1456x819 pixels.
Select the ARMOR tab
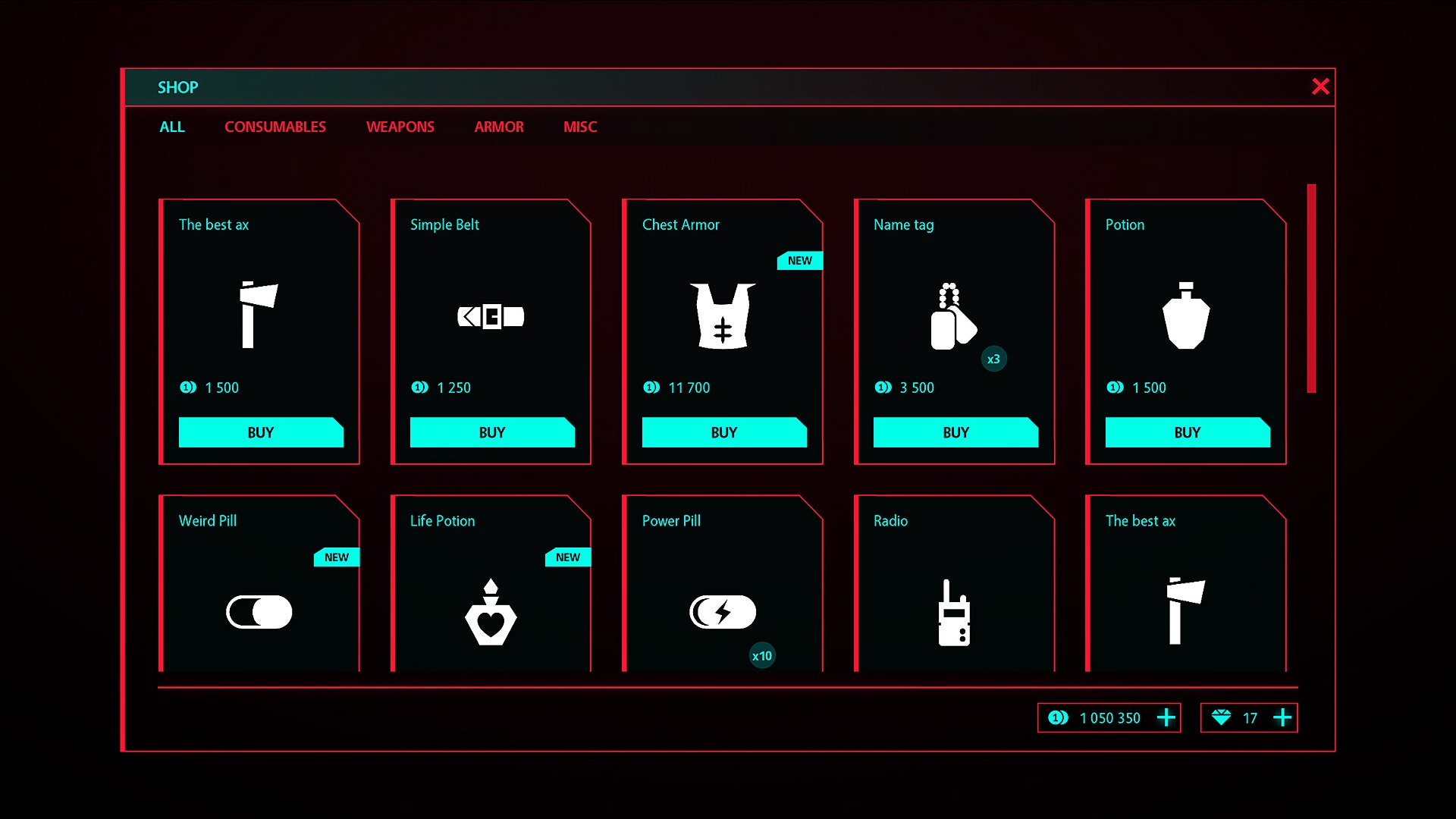[498, 127]
